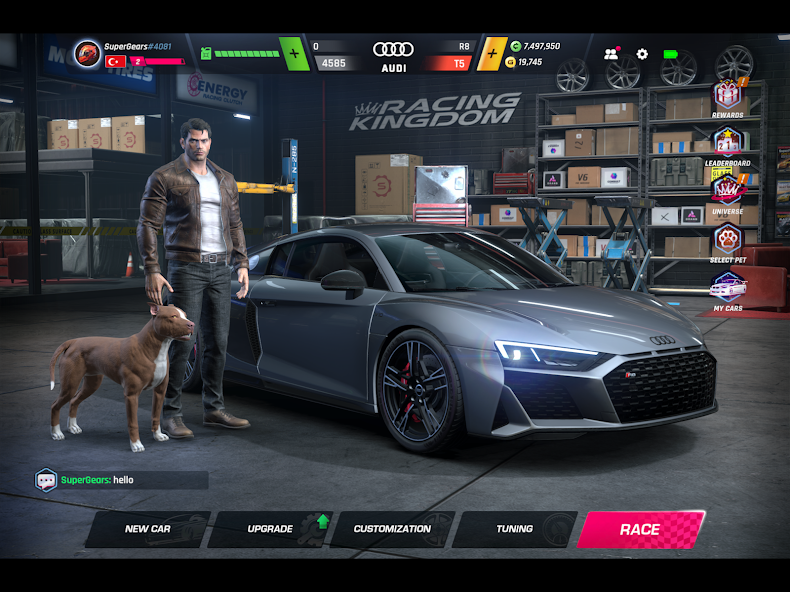Open the settings gear icon
This screenshot has width=790, height=592.
[642, 54]
